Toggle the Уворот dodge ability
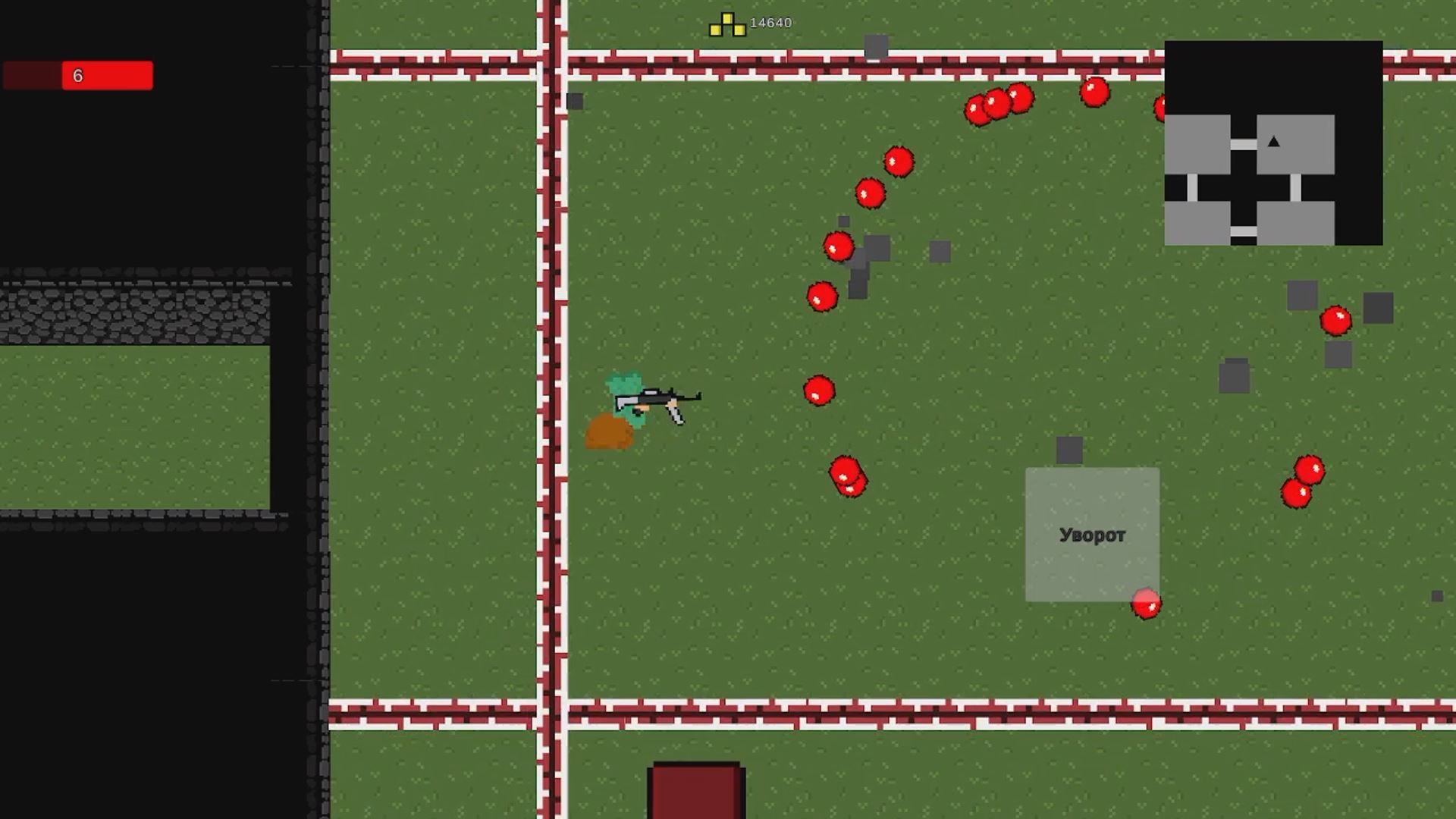This screenshot has height=819, width=1456. (1092, 535)
